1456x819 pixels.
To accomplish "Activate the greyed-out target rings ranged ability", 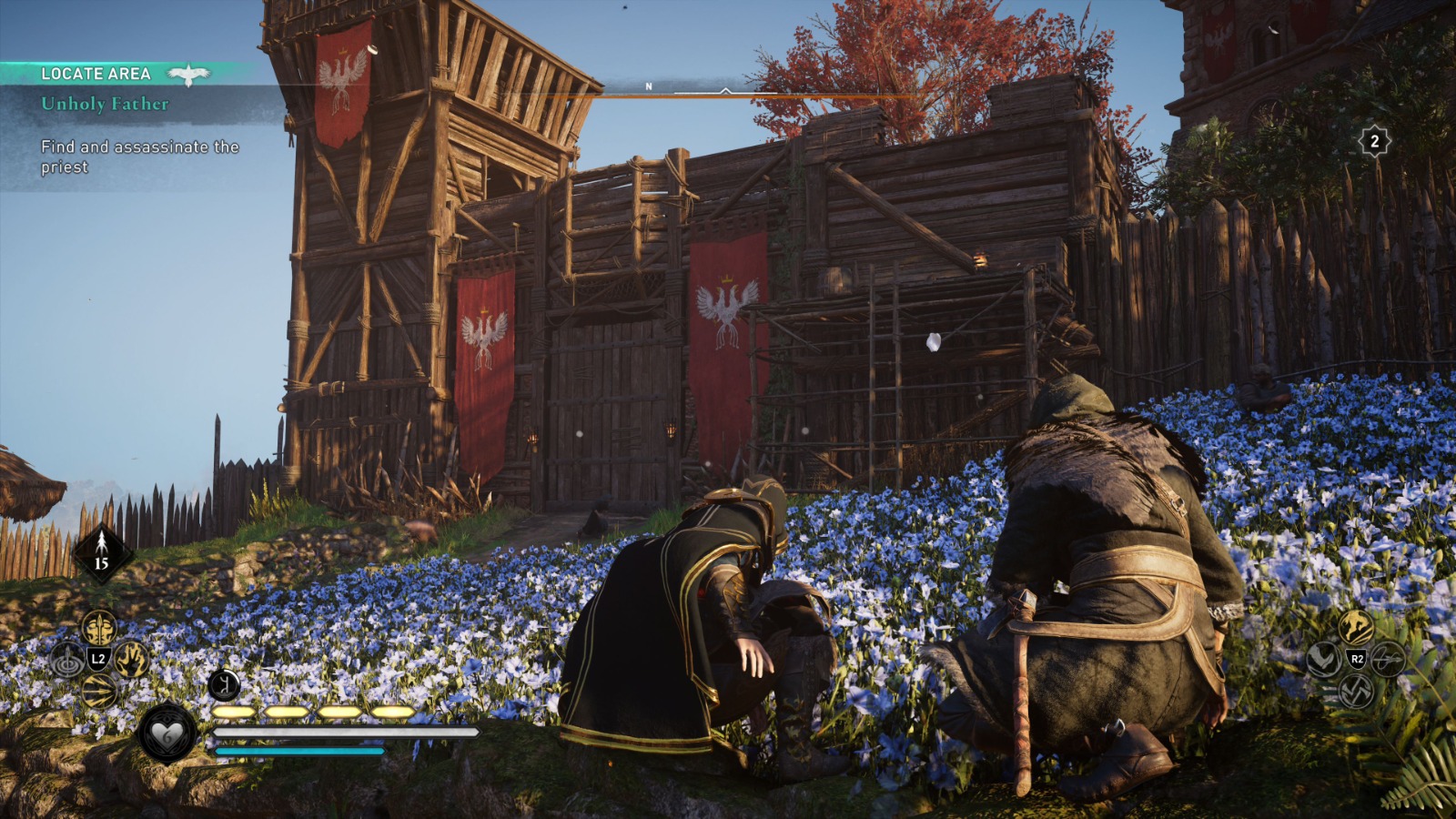I will (67, 661).
